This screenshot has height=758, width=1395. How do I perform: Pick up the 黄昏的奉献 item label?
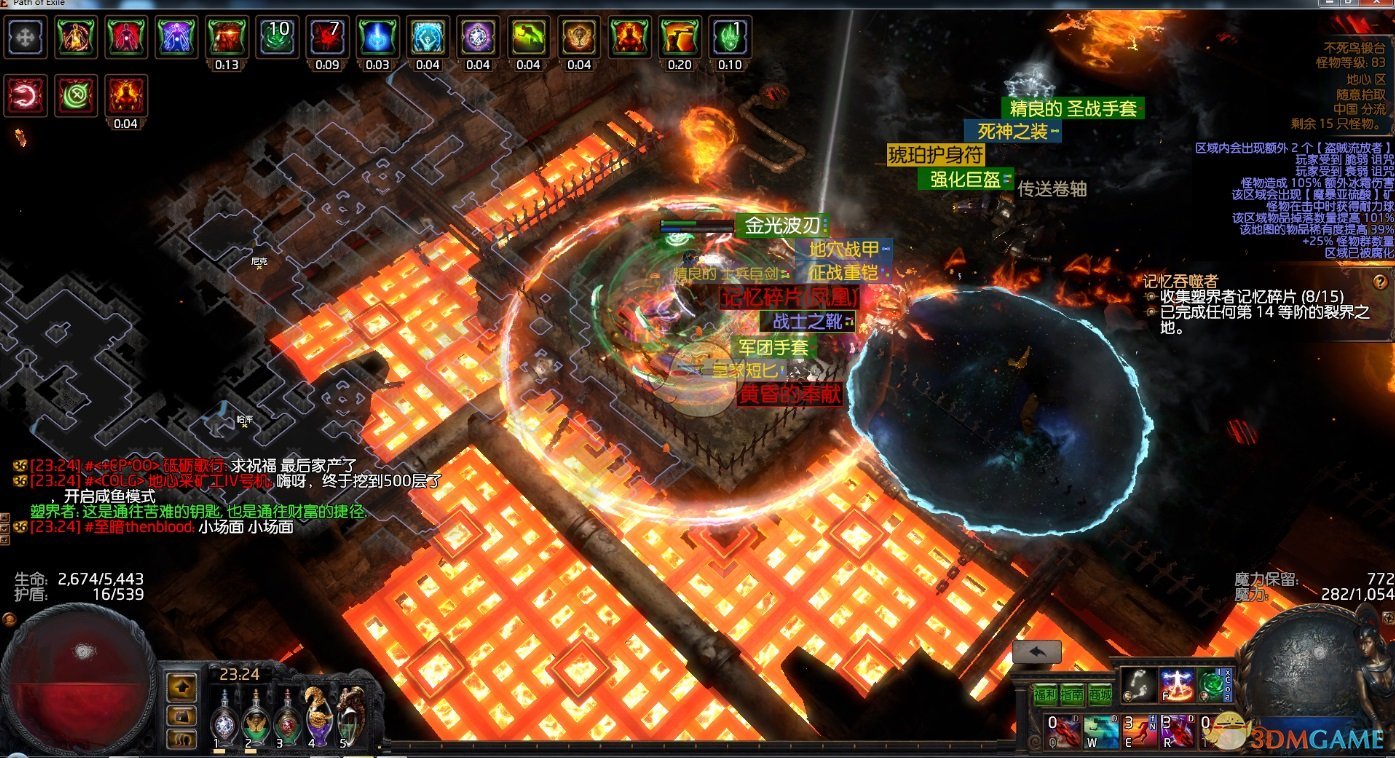(x=790, y=395)
